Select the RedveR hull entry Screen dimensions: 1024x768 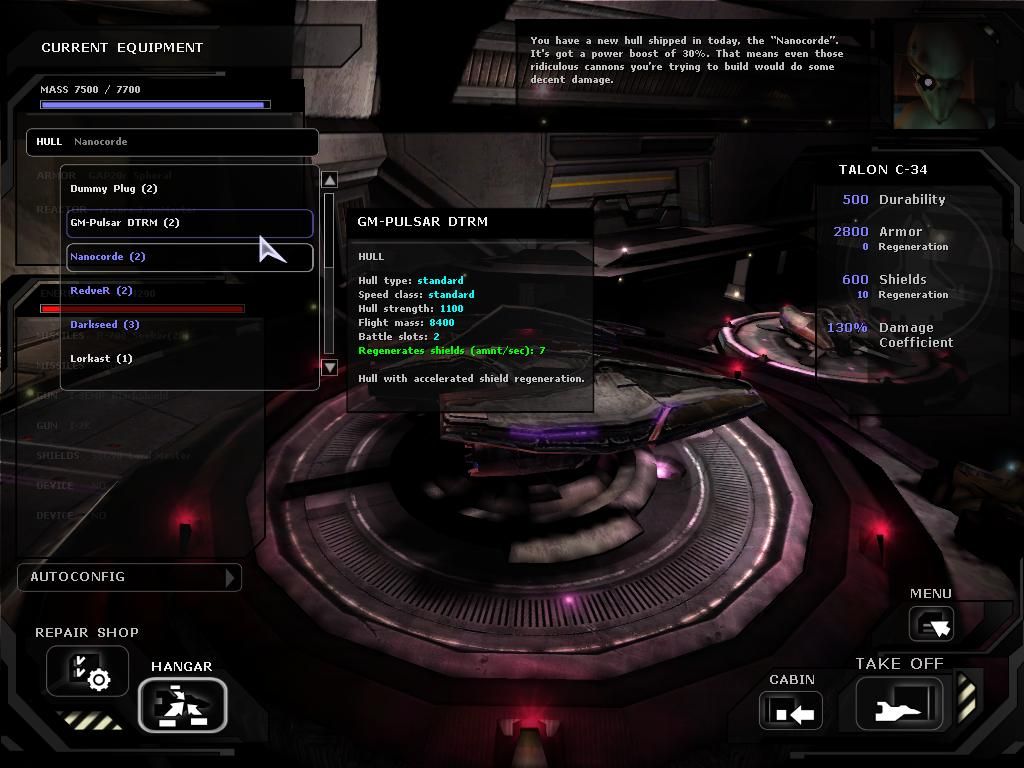click(x=101, y=291)
